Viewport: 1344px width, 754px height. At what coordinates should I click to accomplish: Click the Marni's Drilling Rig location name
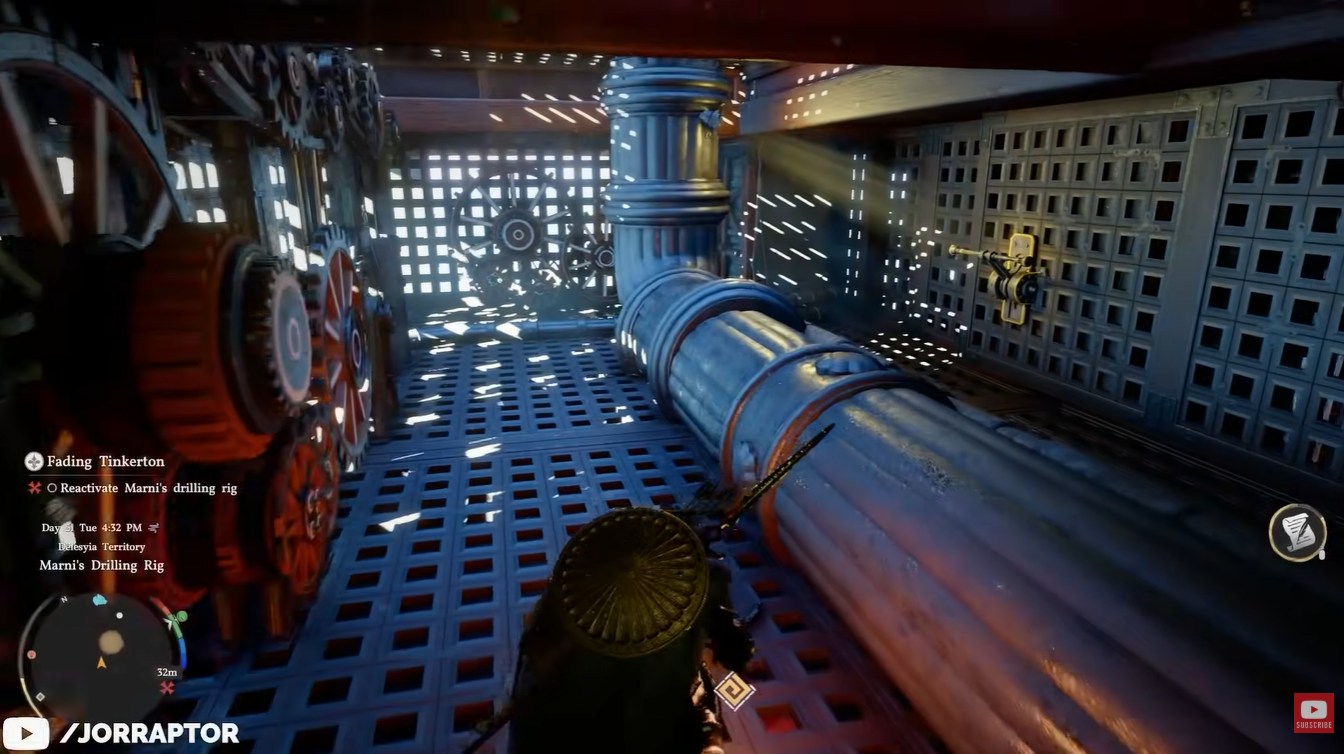102,566
